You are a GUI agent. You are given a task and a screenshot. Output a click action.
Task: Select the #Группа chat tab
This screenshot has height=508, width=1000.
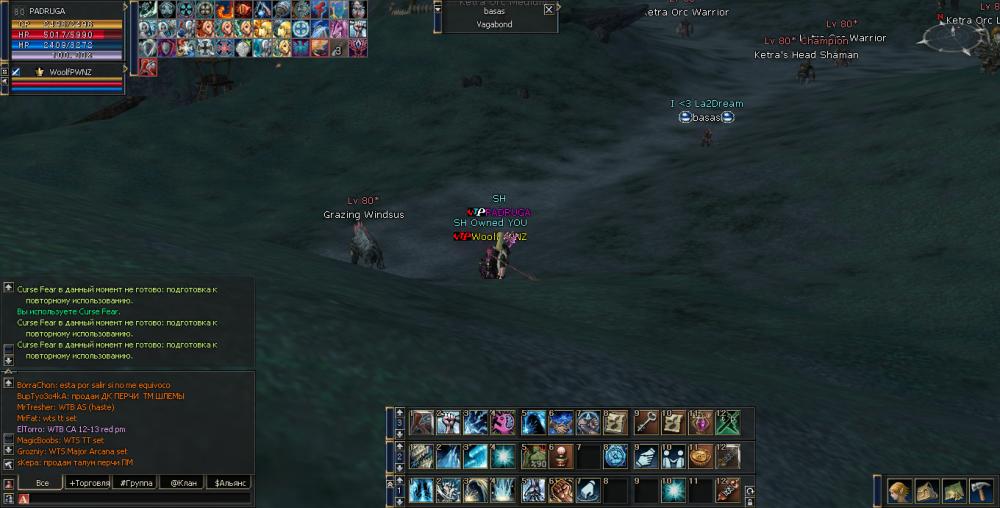[135, 483]
